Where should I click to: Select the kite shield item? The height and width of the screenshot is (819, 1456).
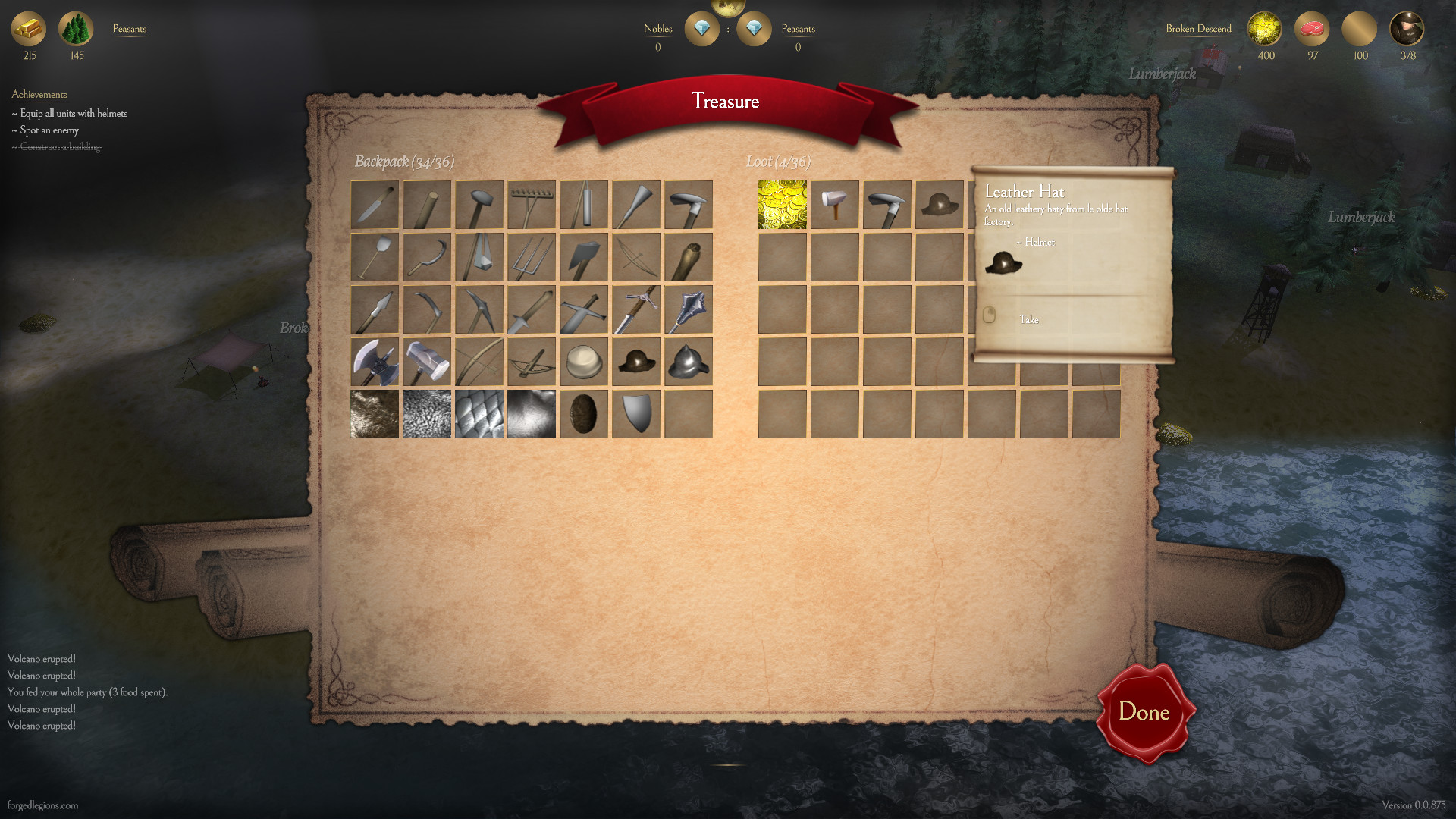[x=636, y=414]
